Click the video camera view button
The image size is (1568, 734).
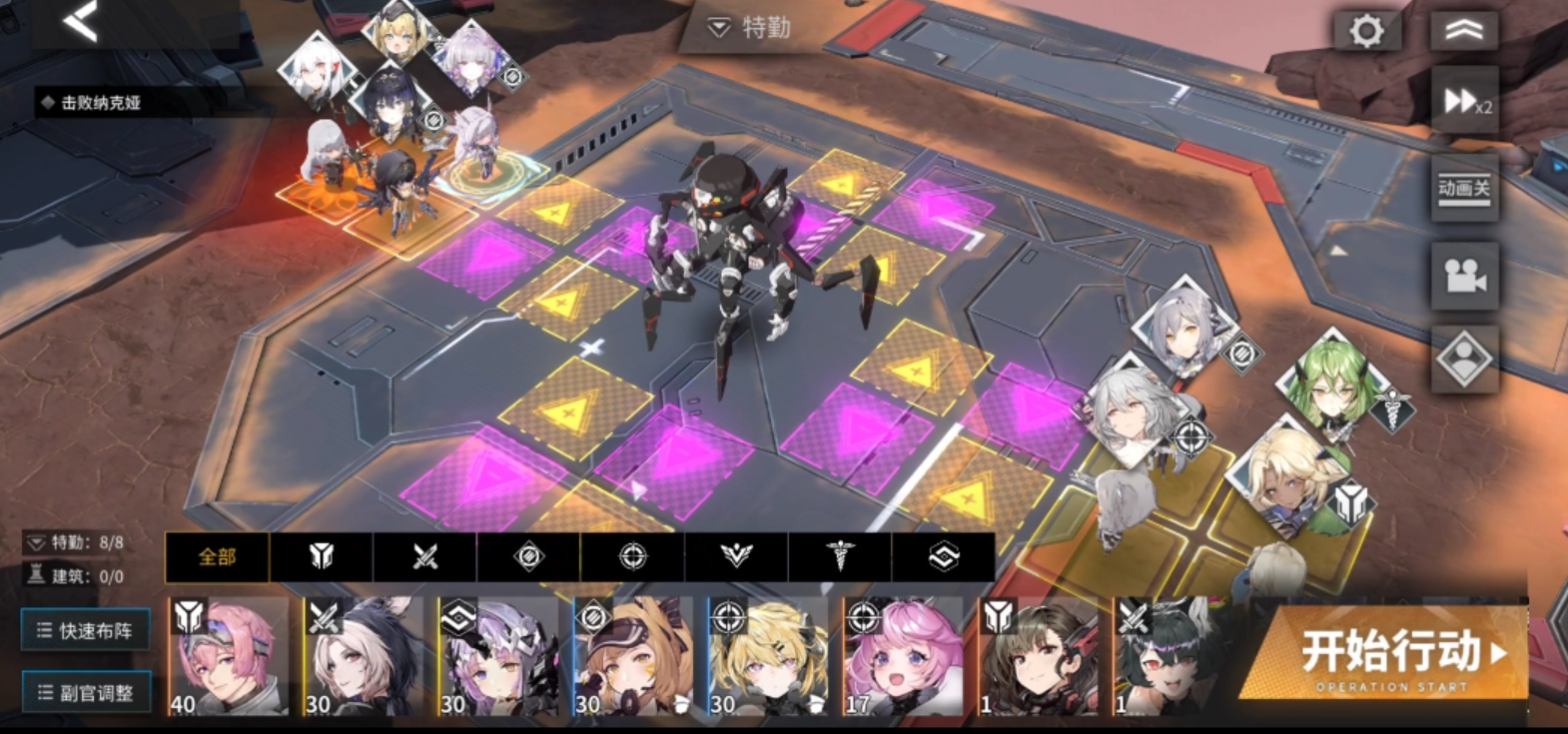click(1464, 276)
